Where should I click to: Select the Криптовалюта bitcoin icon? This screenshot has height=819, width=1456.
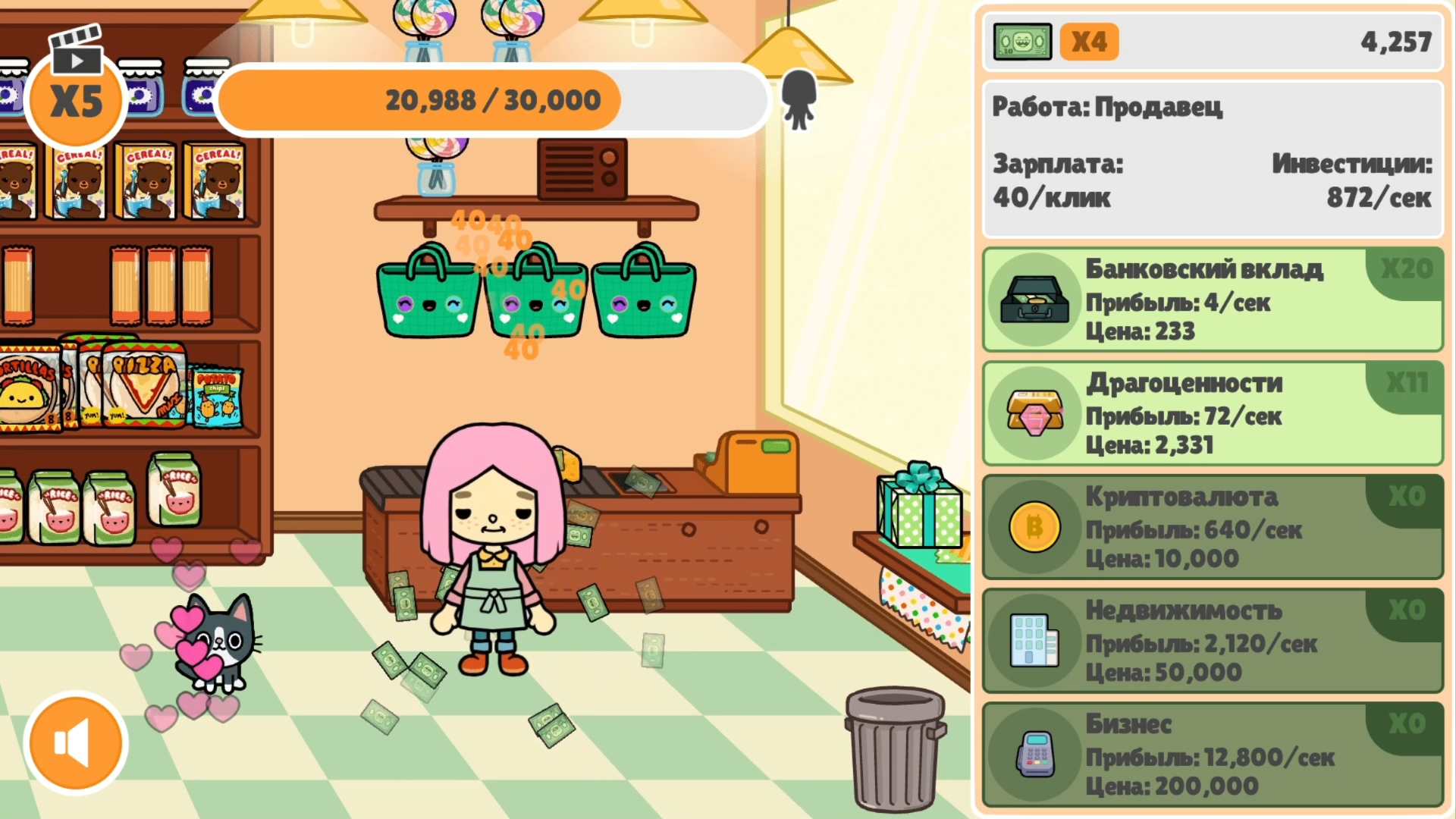(1036, 527)
